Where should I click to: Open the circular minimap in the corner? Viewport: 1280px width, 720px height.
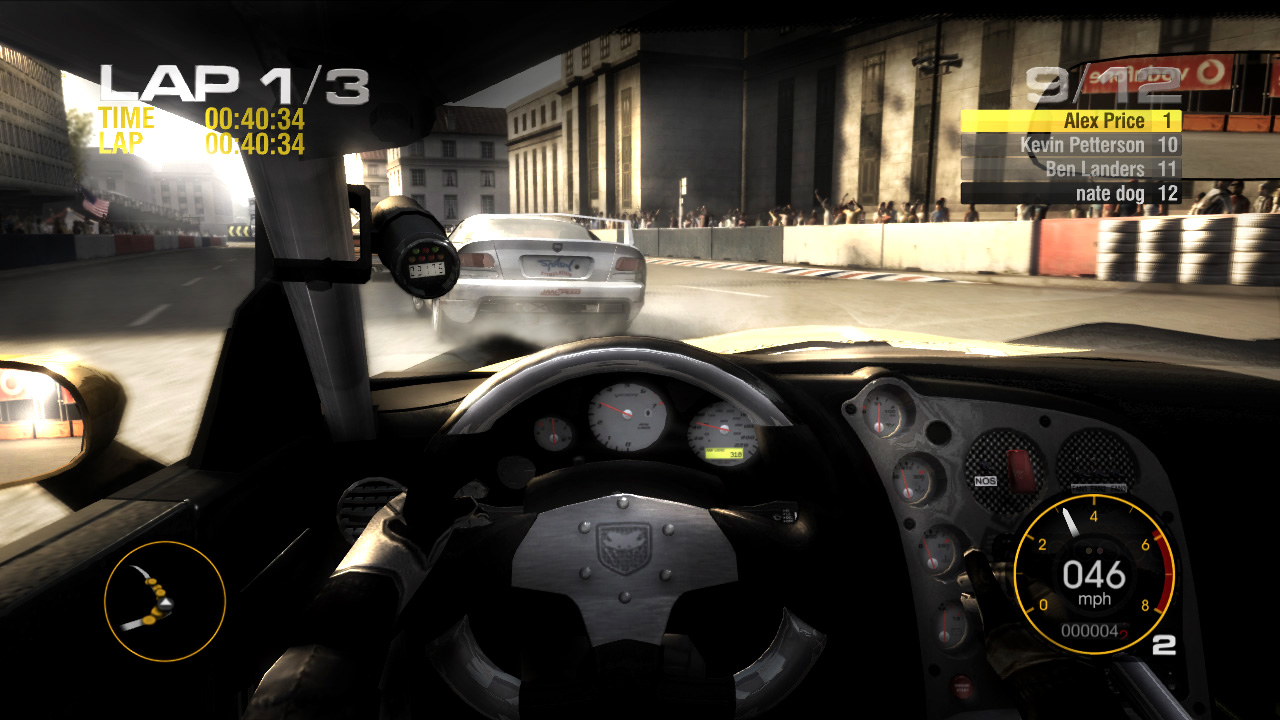tap(162, 601)
